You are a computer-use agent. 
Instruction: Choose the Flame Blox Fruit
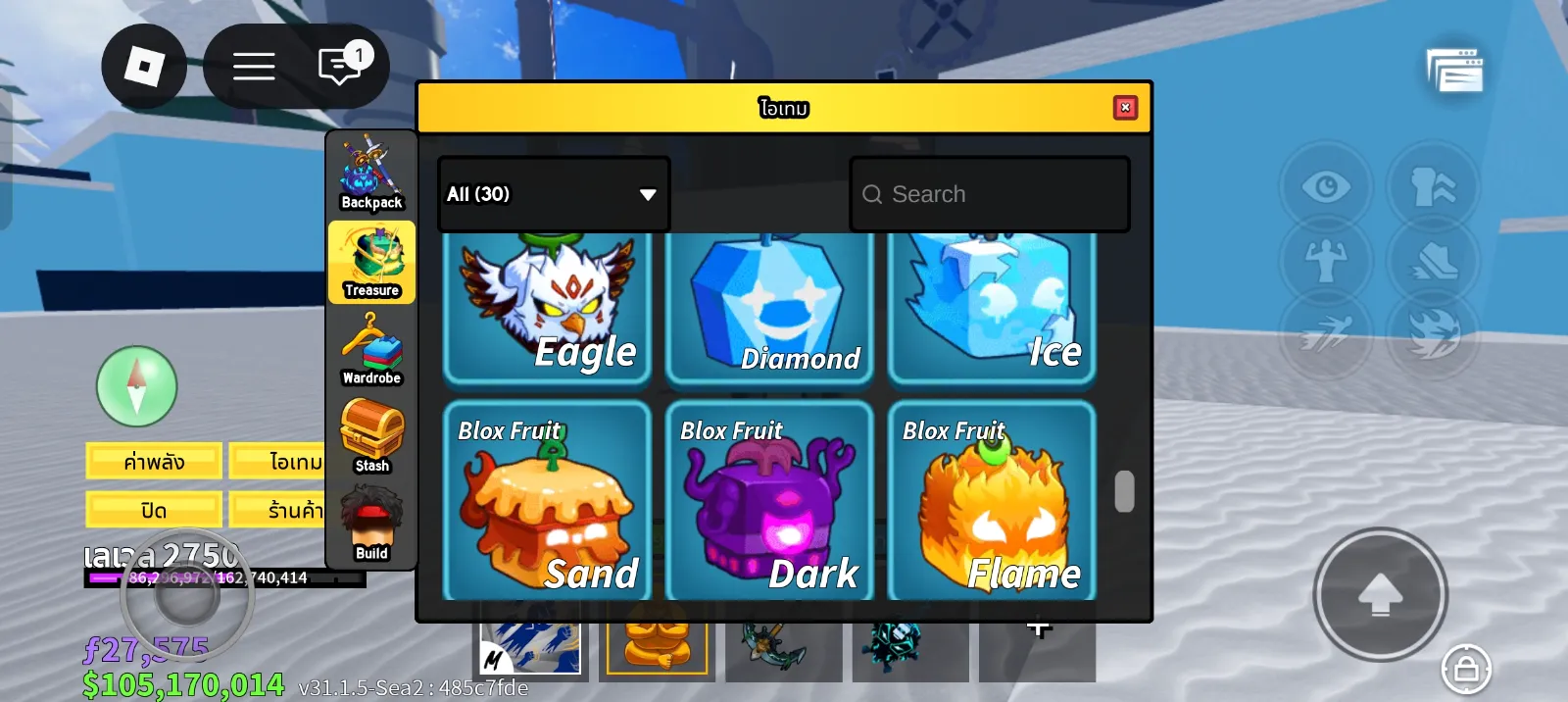[992, 500]
